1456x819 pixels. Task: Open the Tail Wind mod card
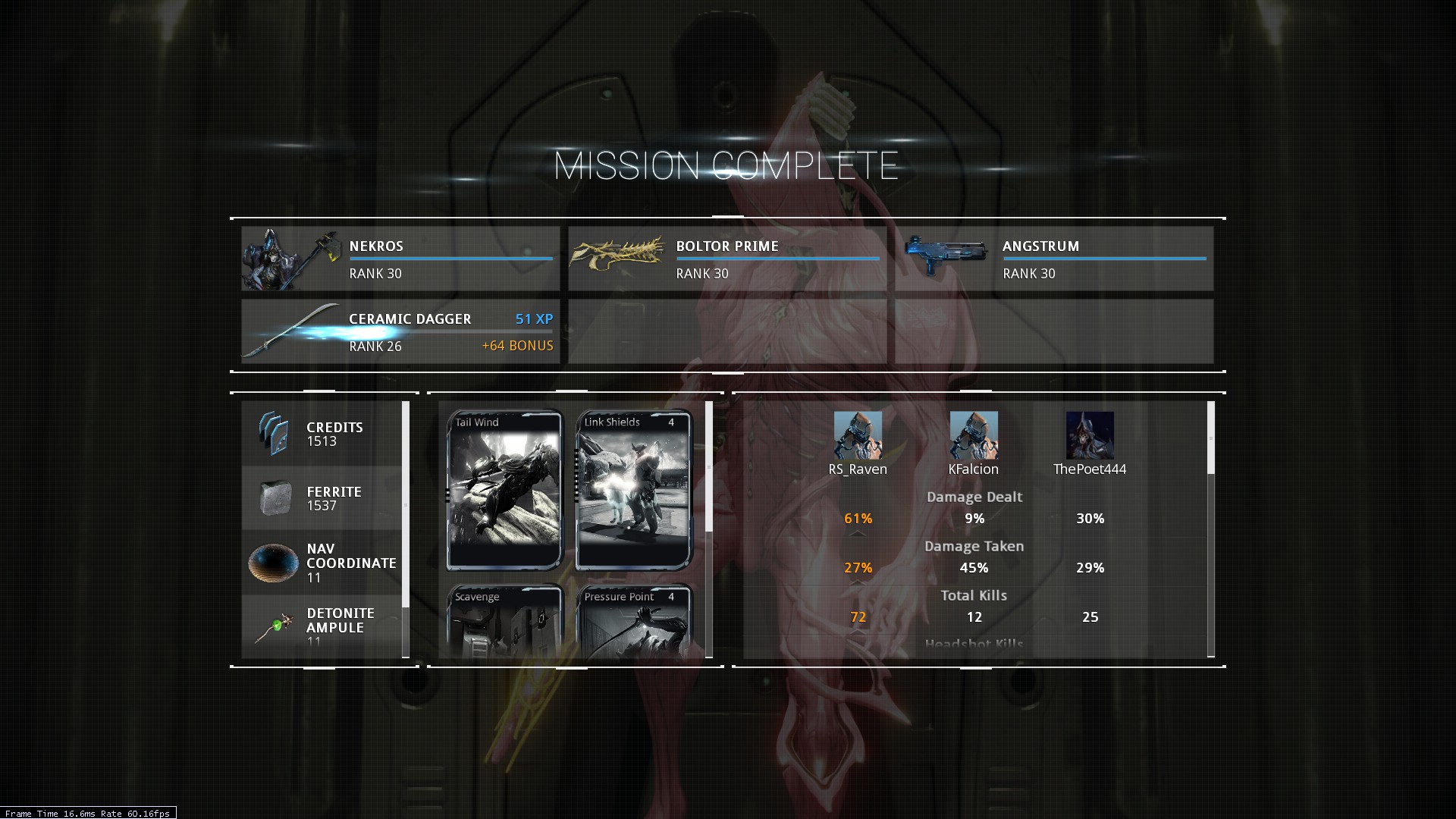tap(505, 490)
